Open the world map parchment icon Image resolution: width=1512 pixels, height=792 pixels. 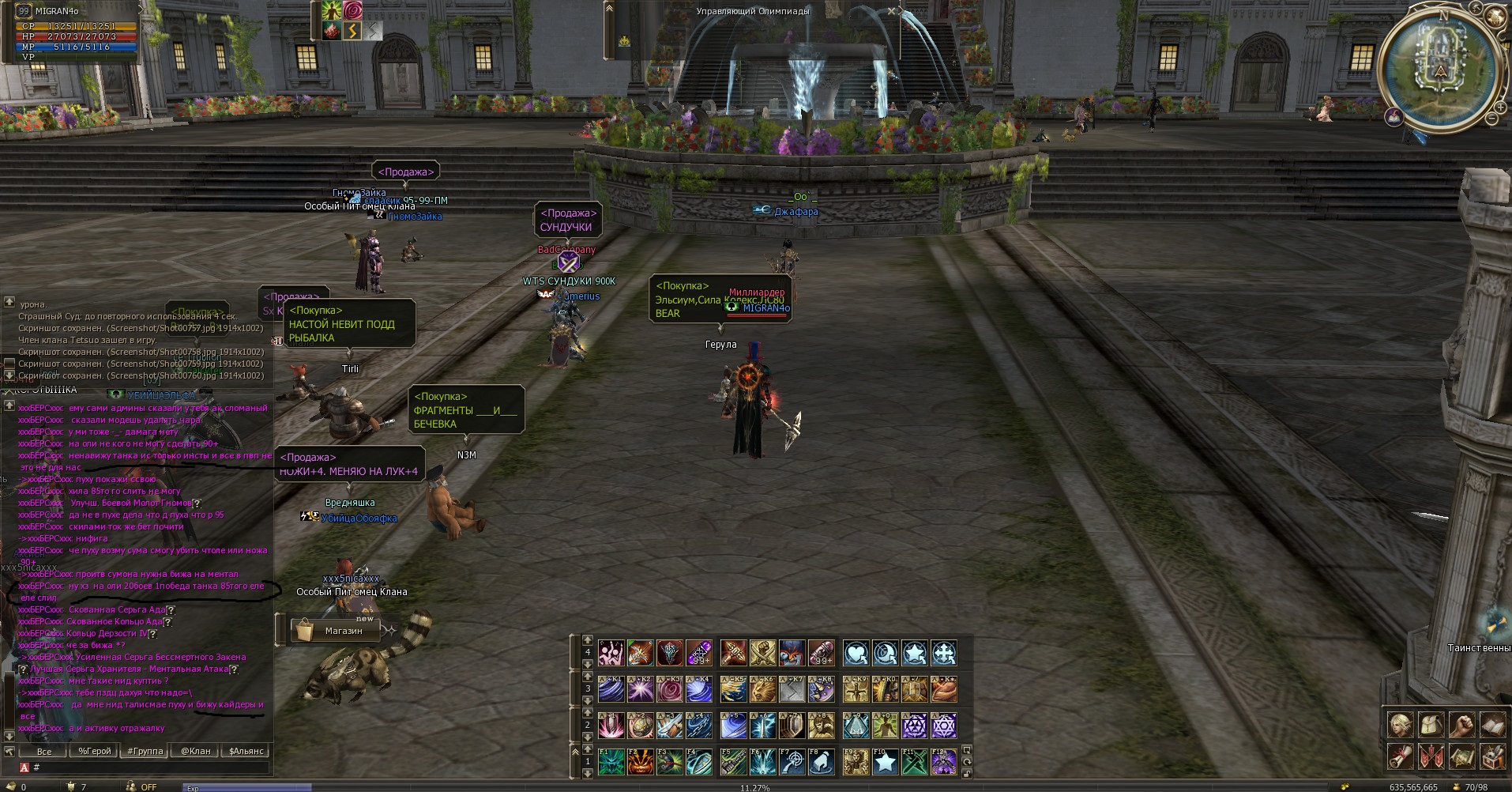(x=1461, y=756)
